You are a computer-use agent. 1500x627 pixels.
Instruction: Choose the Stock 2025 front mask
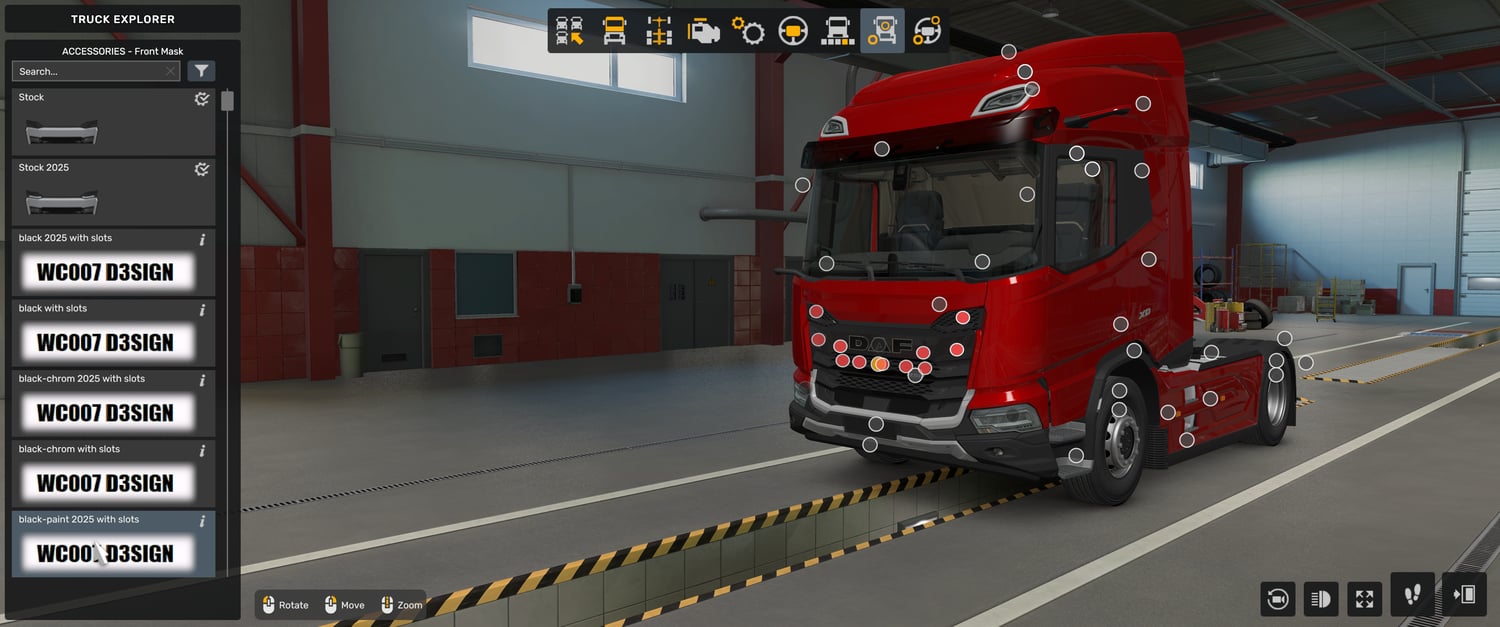113,192
